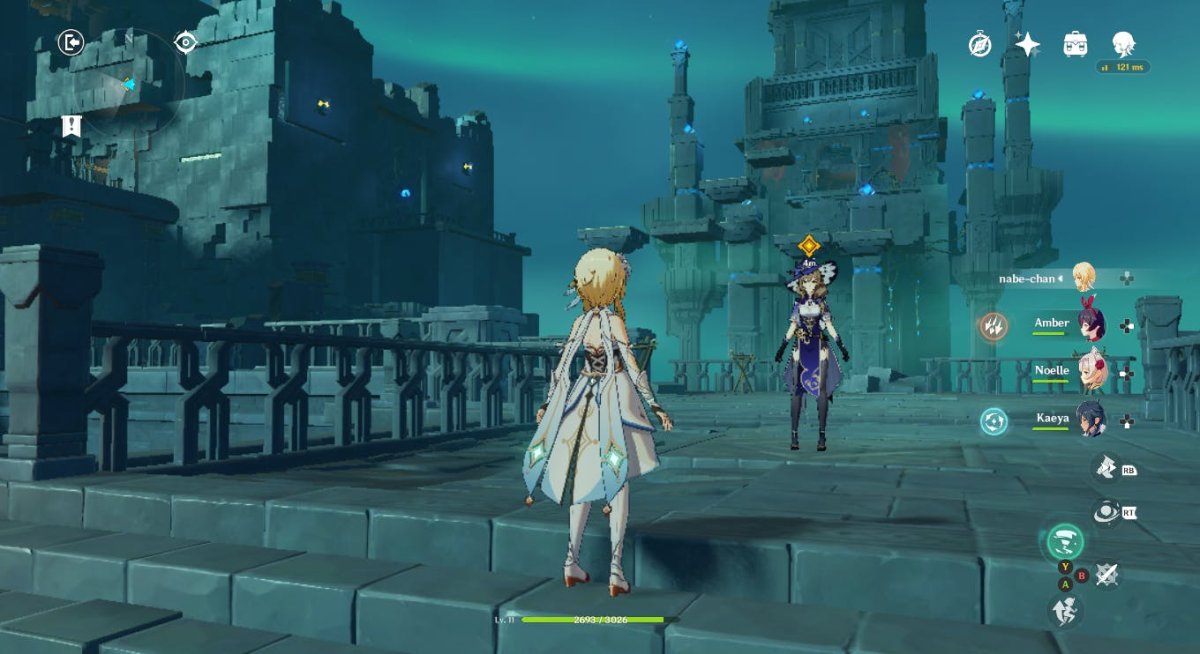Activate Kaeya's elemental burst icon
1200x654 pixels.
click(x=993, y=421)
